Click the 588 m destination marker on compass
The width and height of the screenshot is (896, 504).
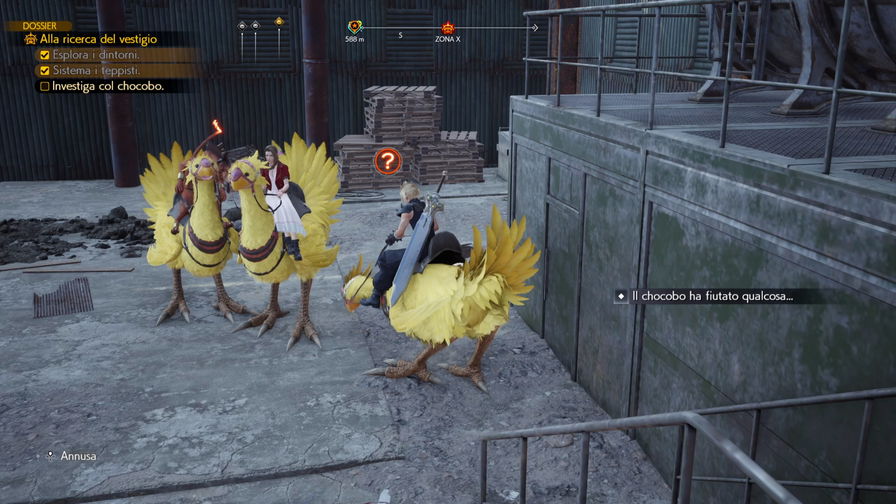pos(355,28)
